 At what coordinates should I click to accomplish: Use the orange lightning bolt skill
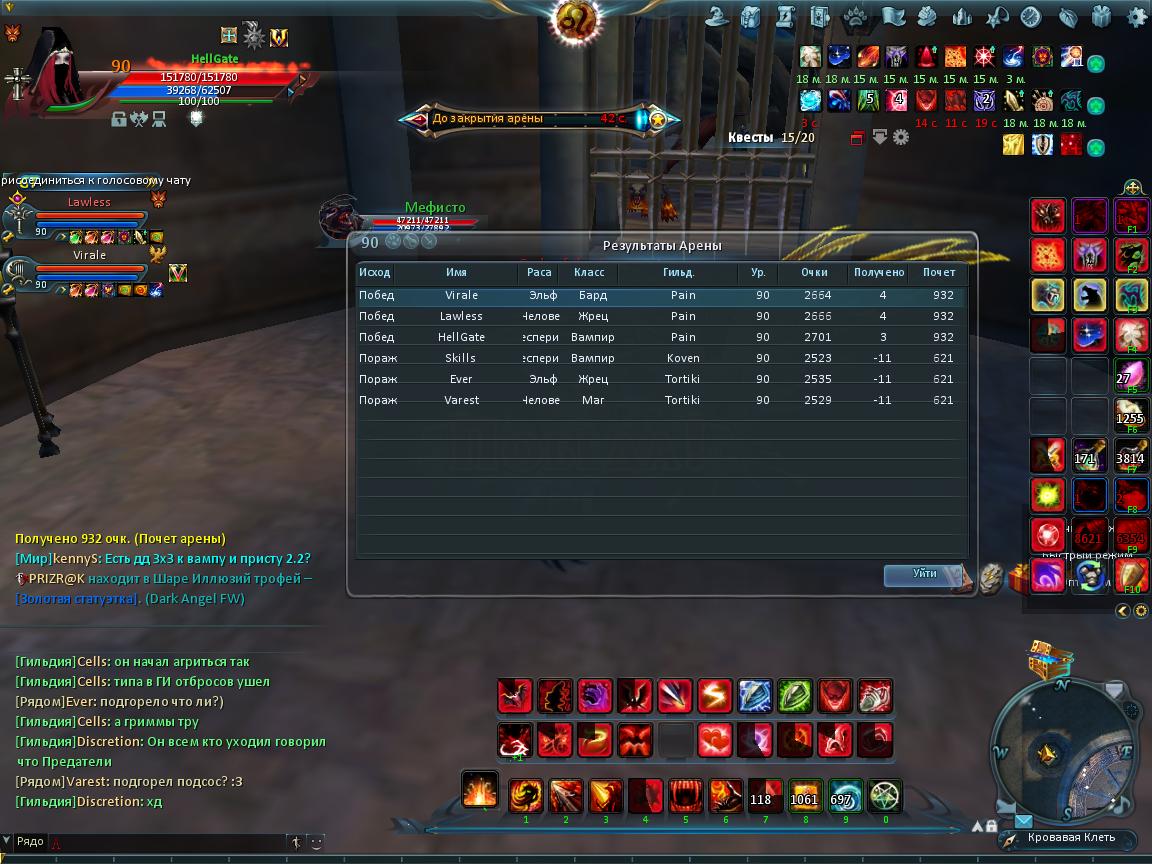pos(715,695)
